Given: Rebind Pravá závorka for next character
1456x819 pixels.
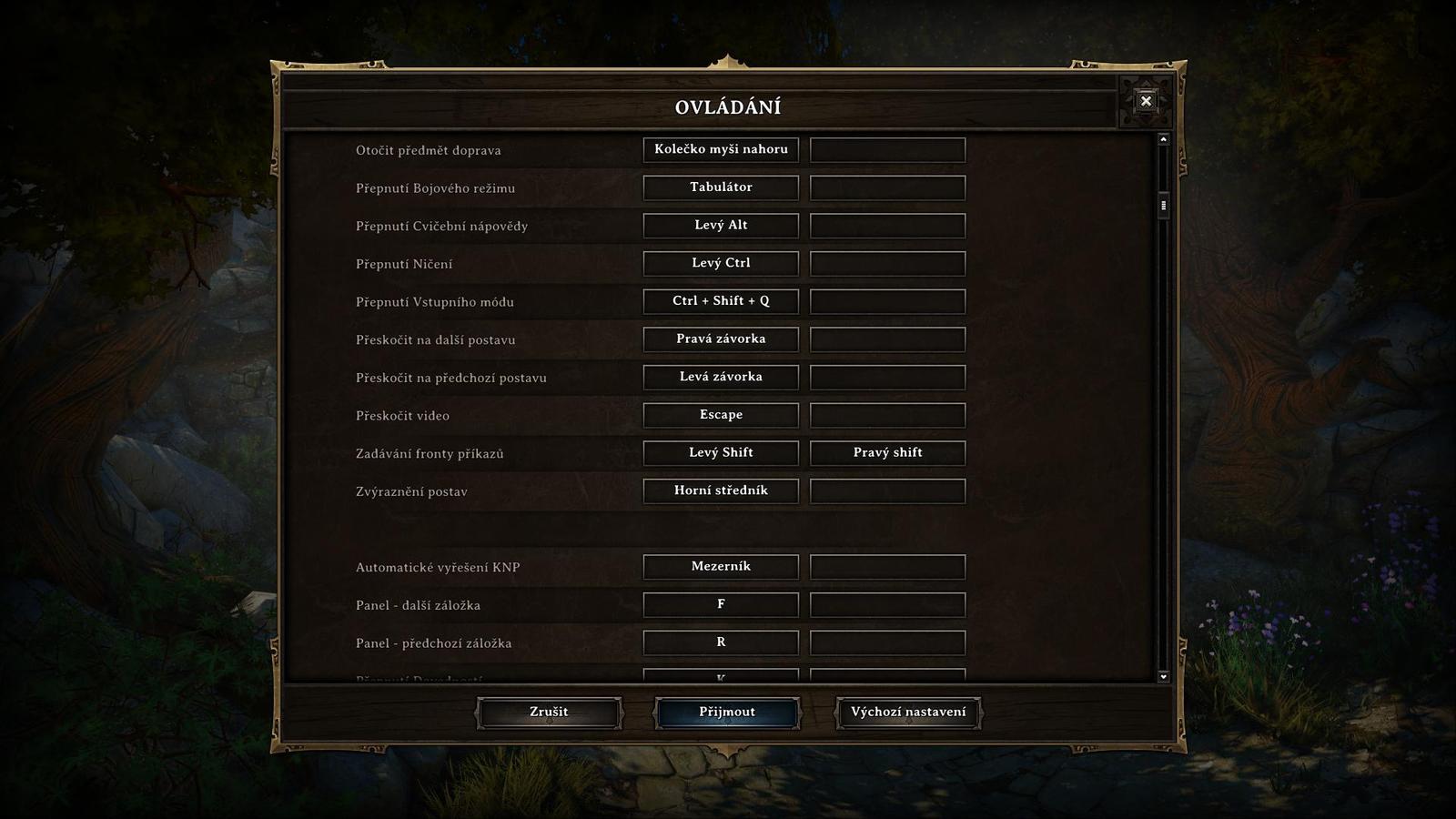Looking at the screenshot, I should (721, 339).
